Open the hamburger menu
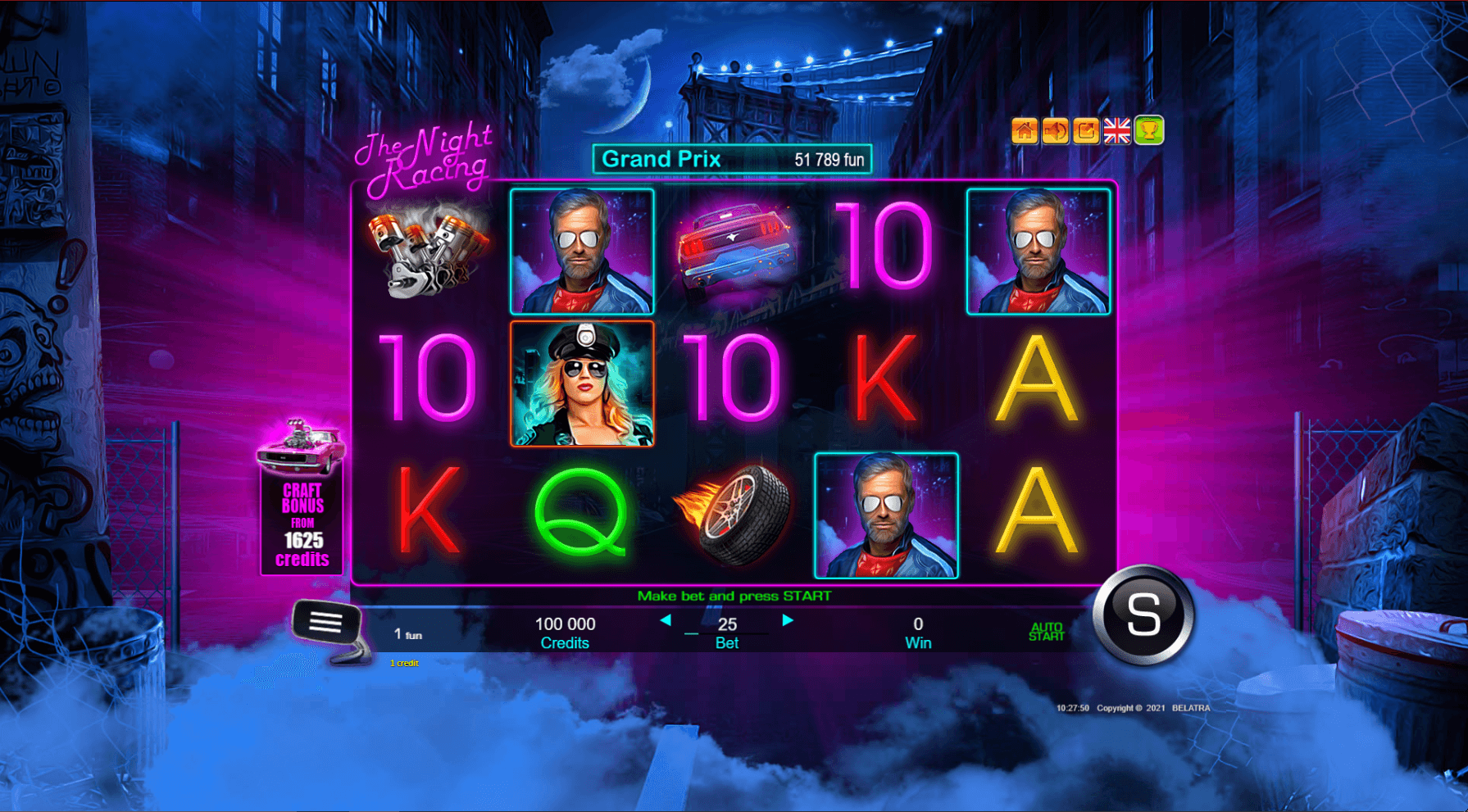The height and width of the screenshot is (812, 1468). click(325, 624)
